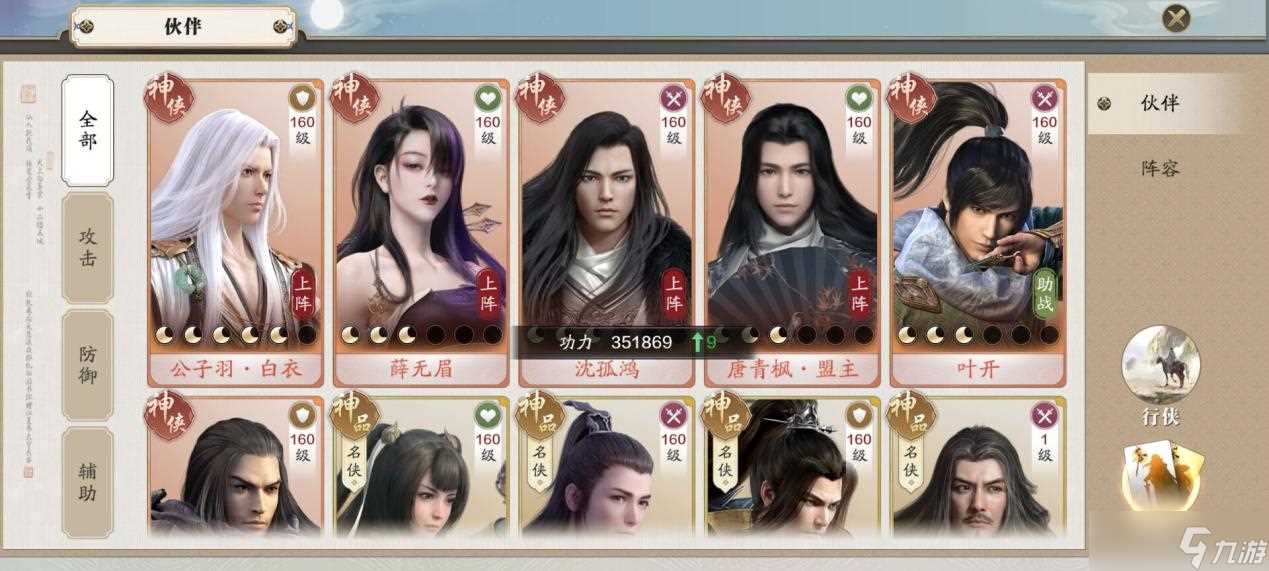Open the glowing card pack icon
1269x571 pixels.
tap(1162, 475)
